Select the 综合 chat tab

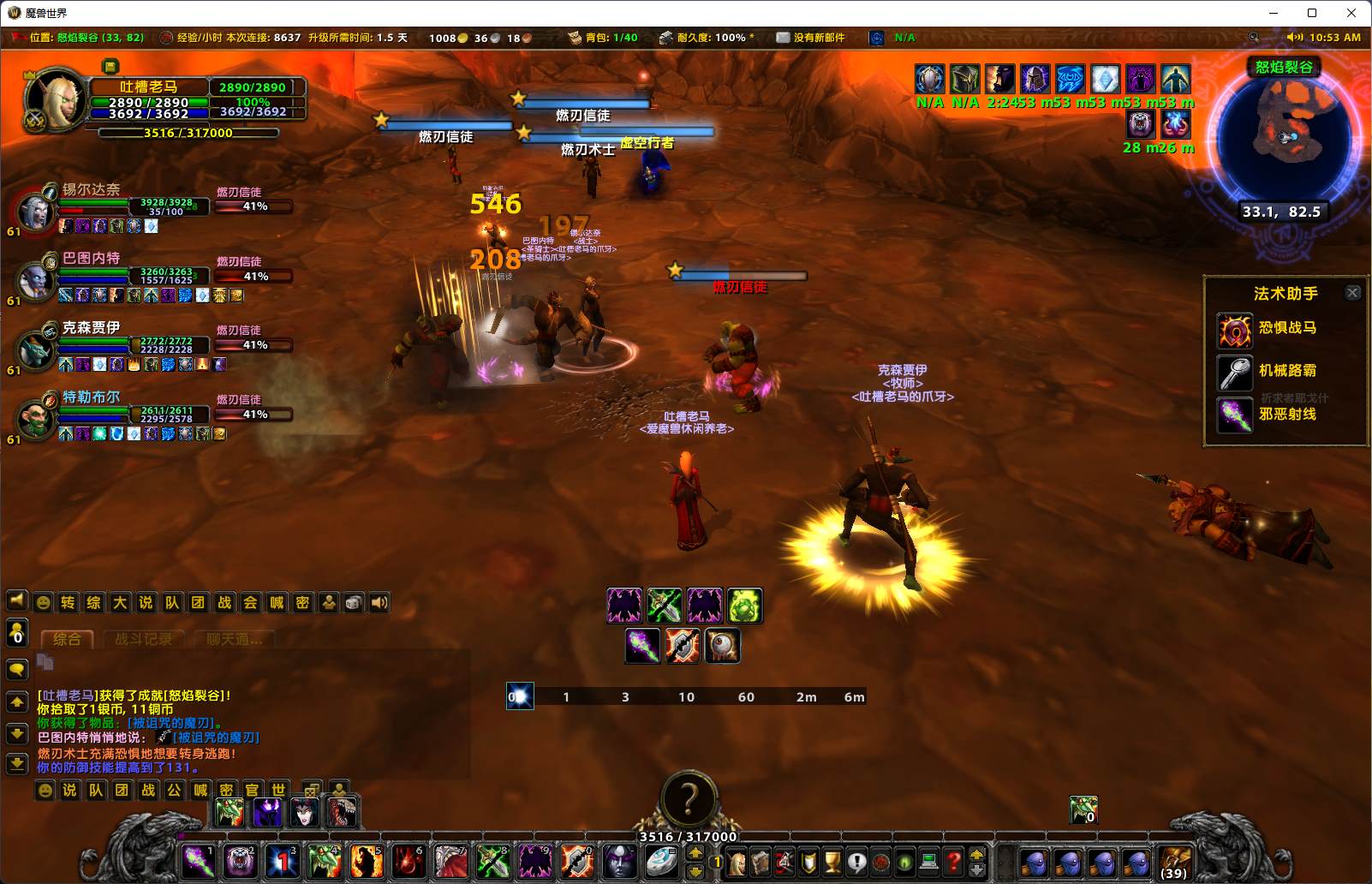tap(67, 639)
